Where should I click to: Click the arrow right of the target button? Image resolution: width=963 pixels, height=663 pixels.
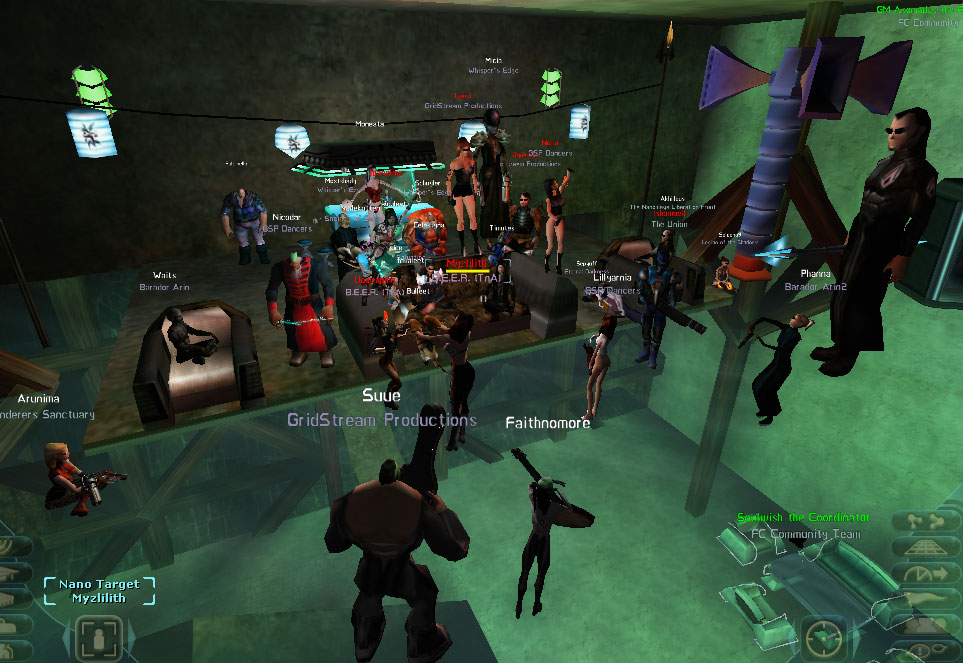(x=130, y=639)
